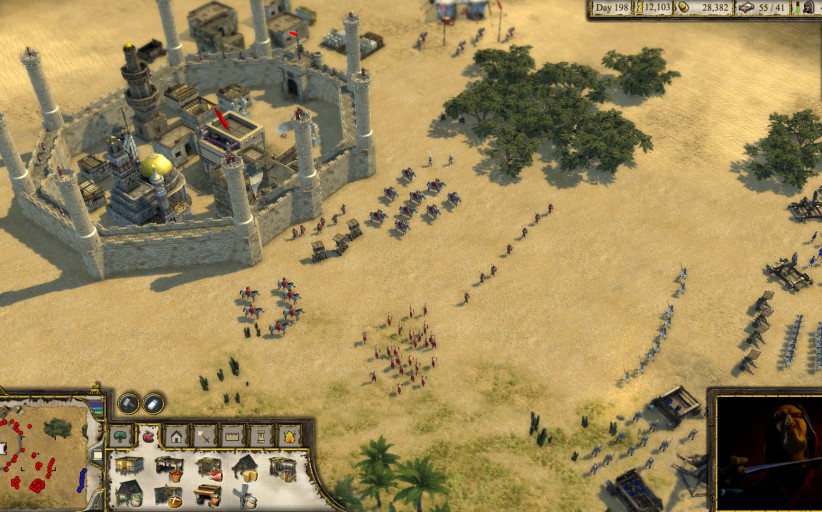
Task: Select the eraser delete tool
Action: (153, 403)
